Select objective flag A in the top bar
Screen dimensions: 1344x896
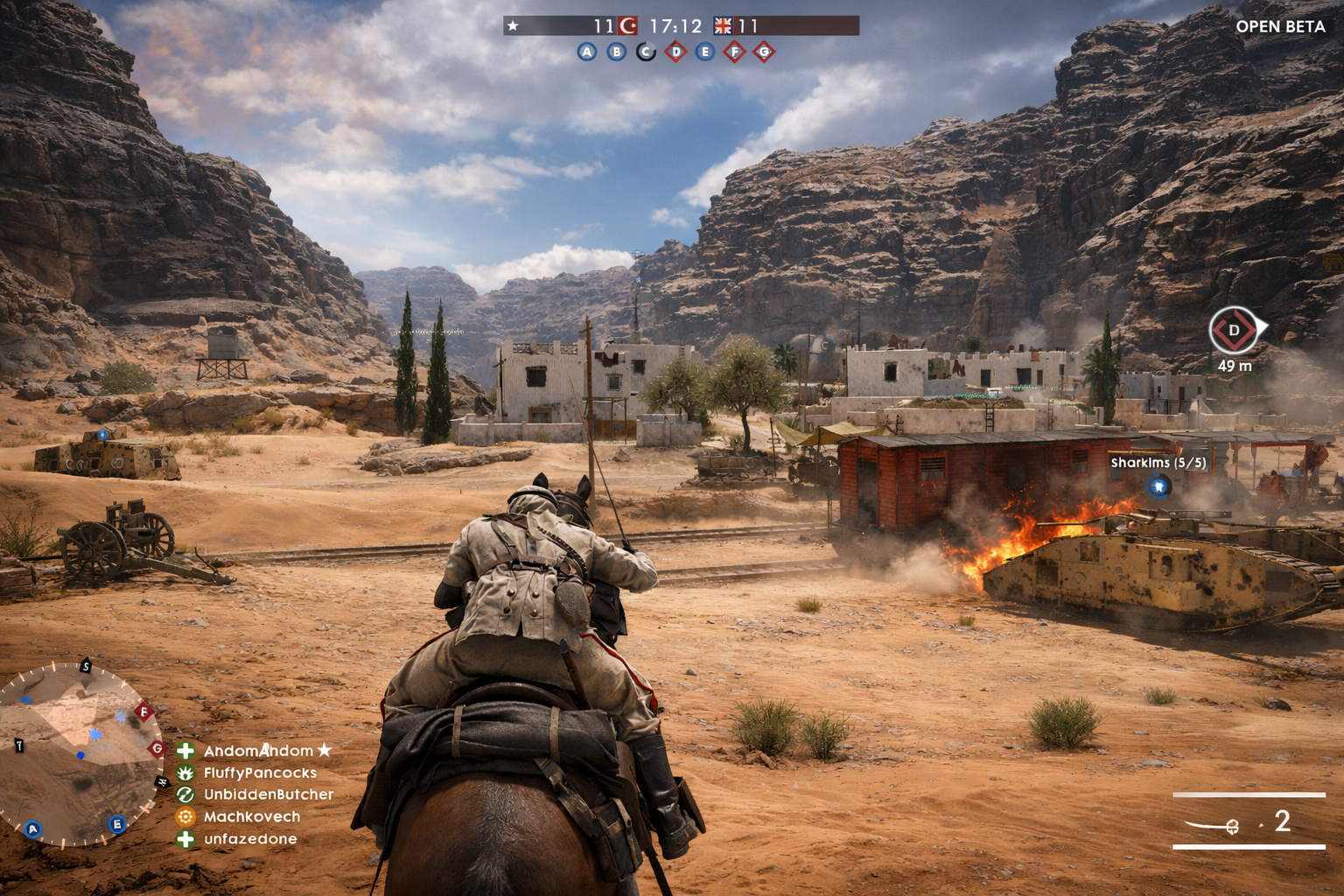(x=587, y=52)
